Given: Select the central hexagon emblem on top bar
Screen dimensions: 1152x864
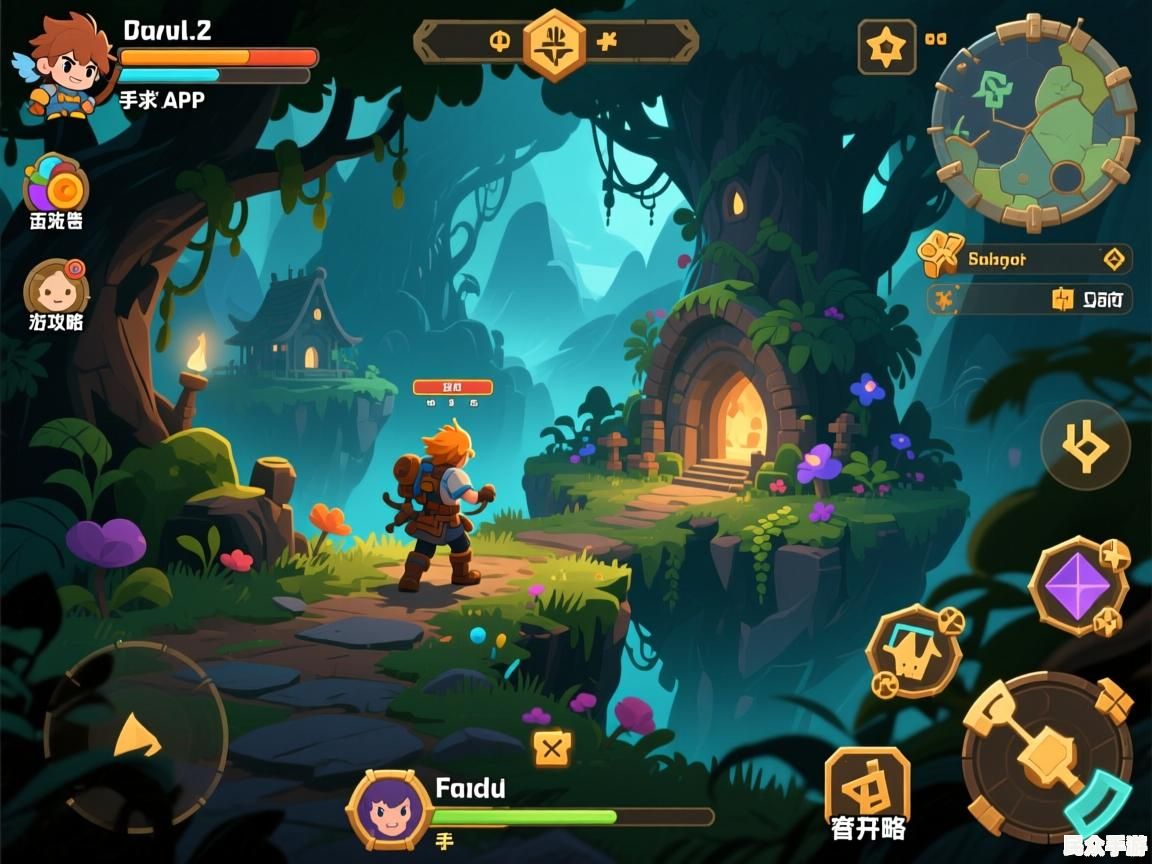Looking at the screenshot, I should (x=554, y=43).
